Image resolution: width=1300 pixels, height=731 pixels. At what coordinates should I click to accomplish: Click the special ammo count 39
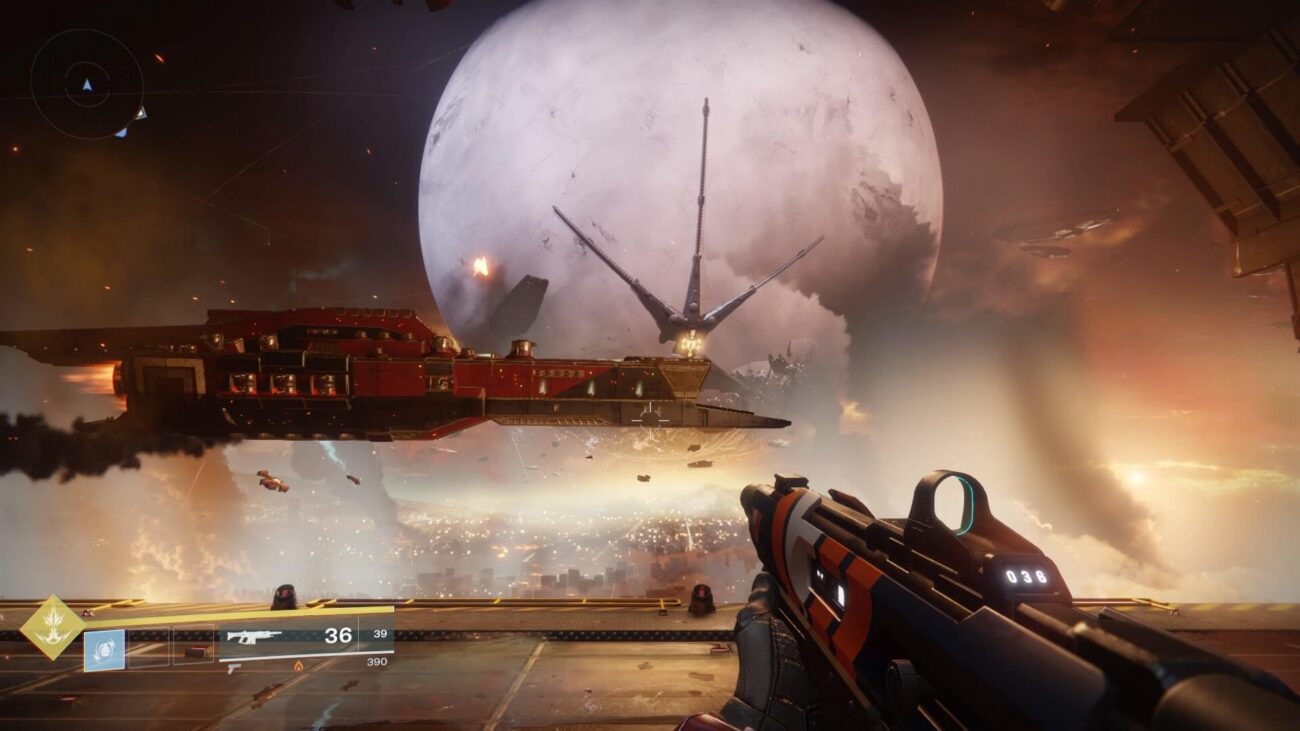[x=382, y=634]
